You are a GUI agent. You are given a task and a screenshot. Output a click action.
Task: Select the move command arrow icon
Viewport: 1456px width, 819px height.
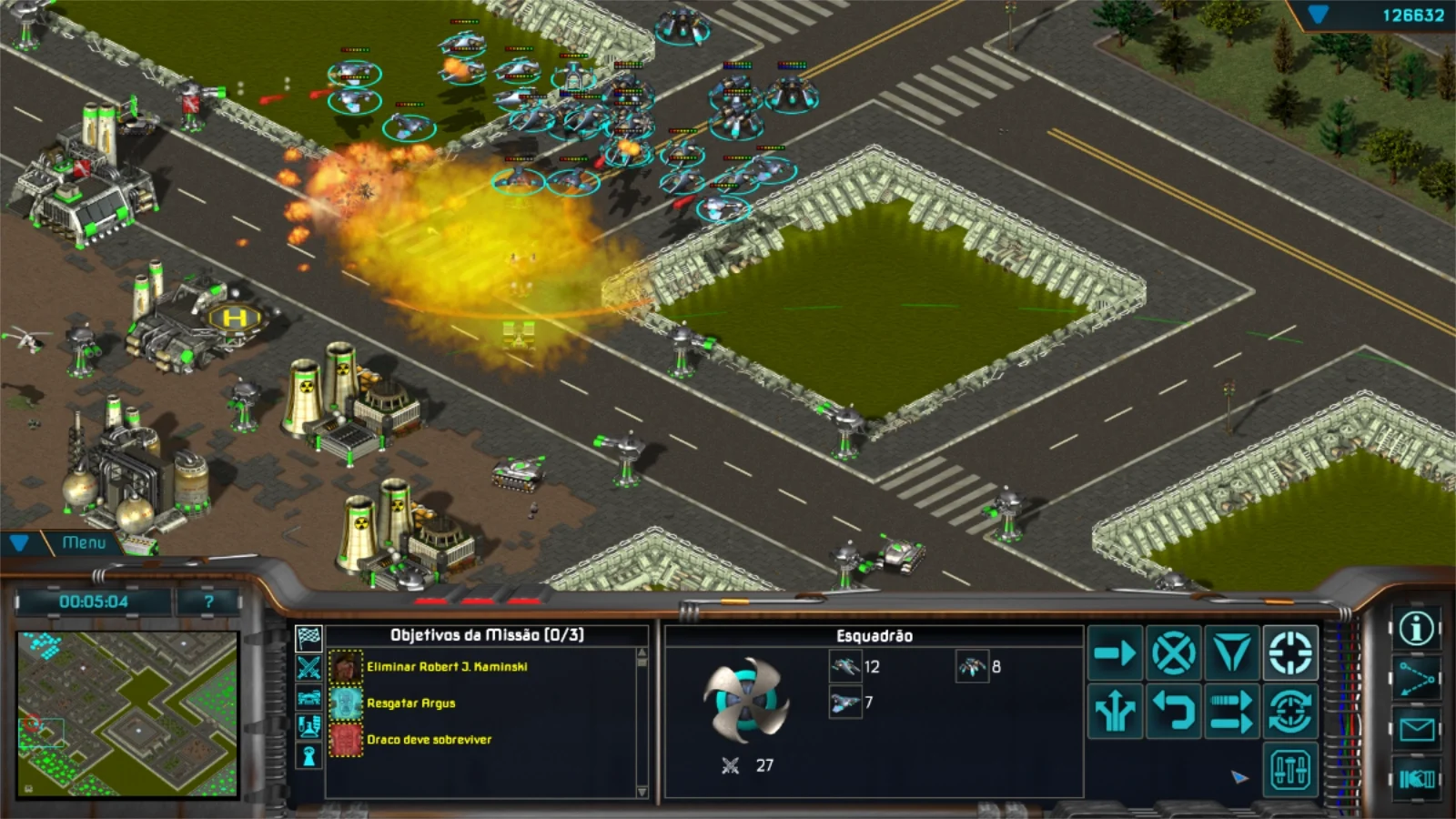1116,652
